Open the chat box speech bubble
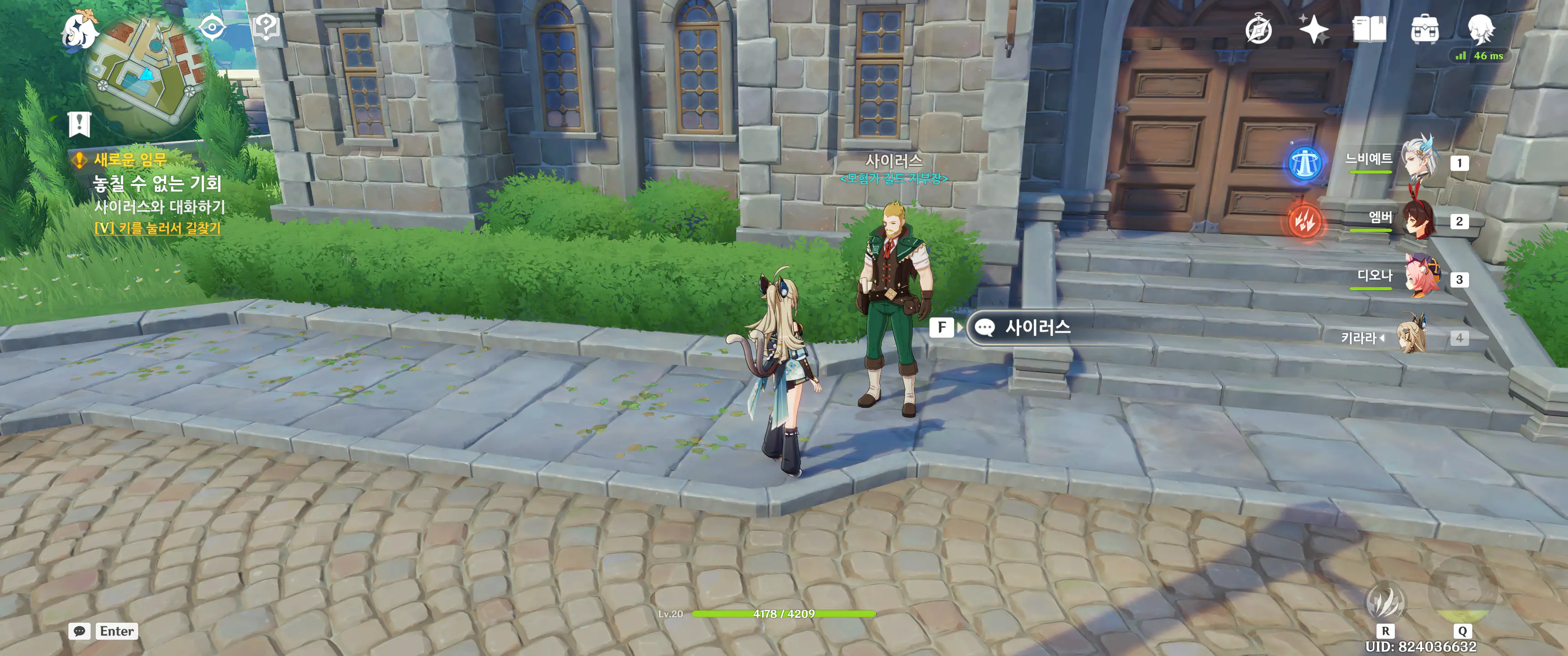The height and width of the screenshot is (656, 1568). pos(80,631)
